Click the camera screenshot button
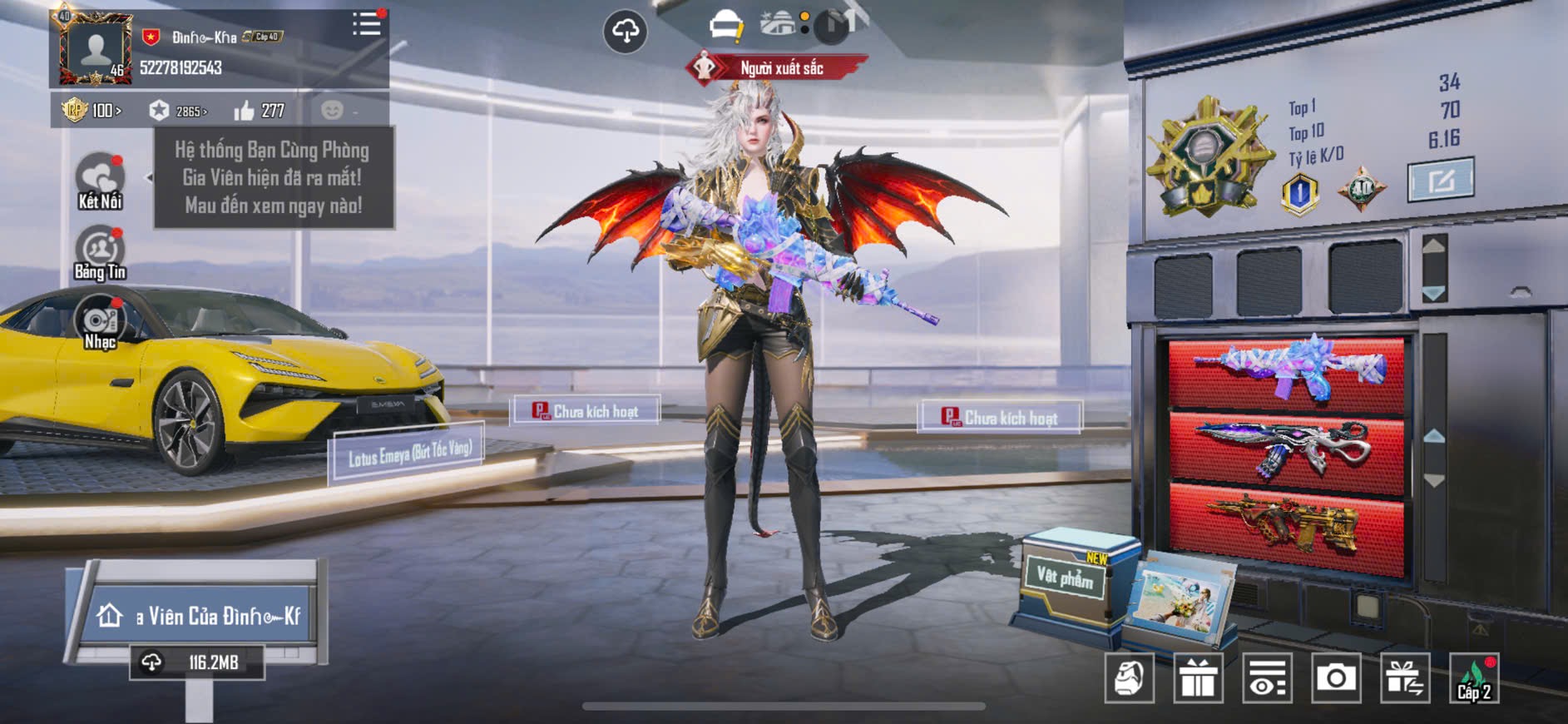 [1336, 678]
